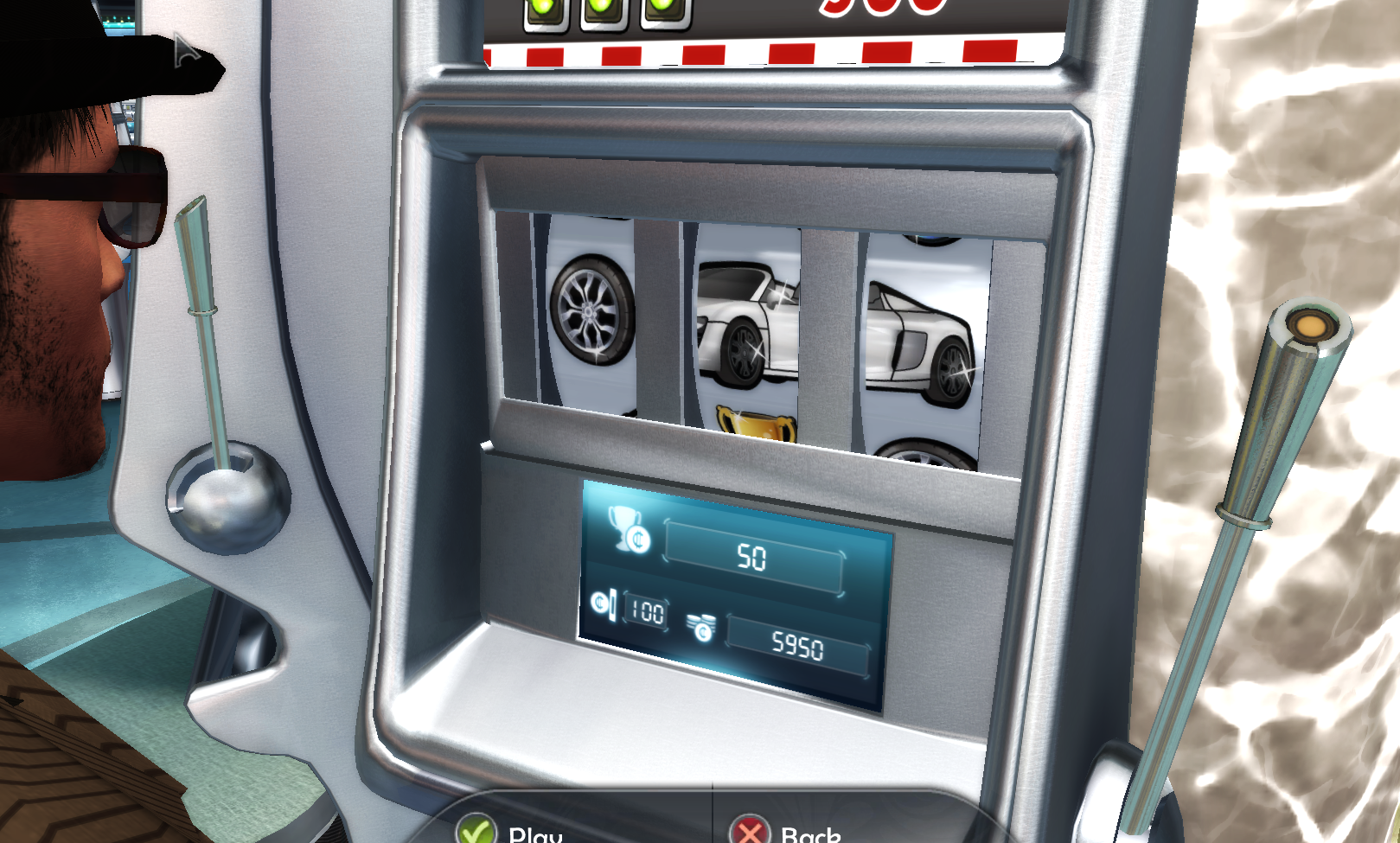
Task: Toggle the rightmost green indicator light
Action: tap(662, 7)
